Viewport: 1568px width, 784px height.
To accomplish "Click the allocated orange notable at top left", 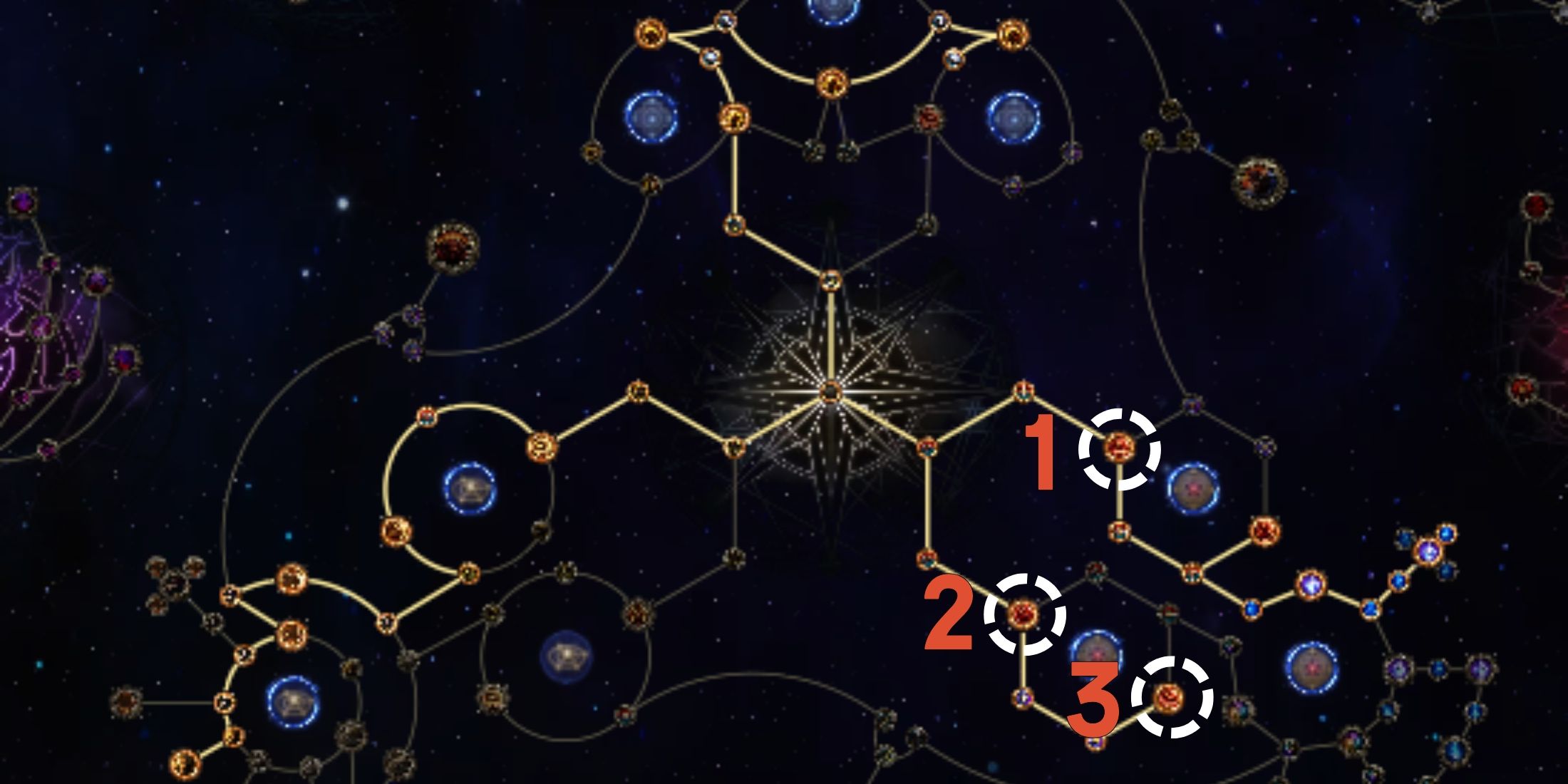I will (x=652, y=32).
